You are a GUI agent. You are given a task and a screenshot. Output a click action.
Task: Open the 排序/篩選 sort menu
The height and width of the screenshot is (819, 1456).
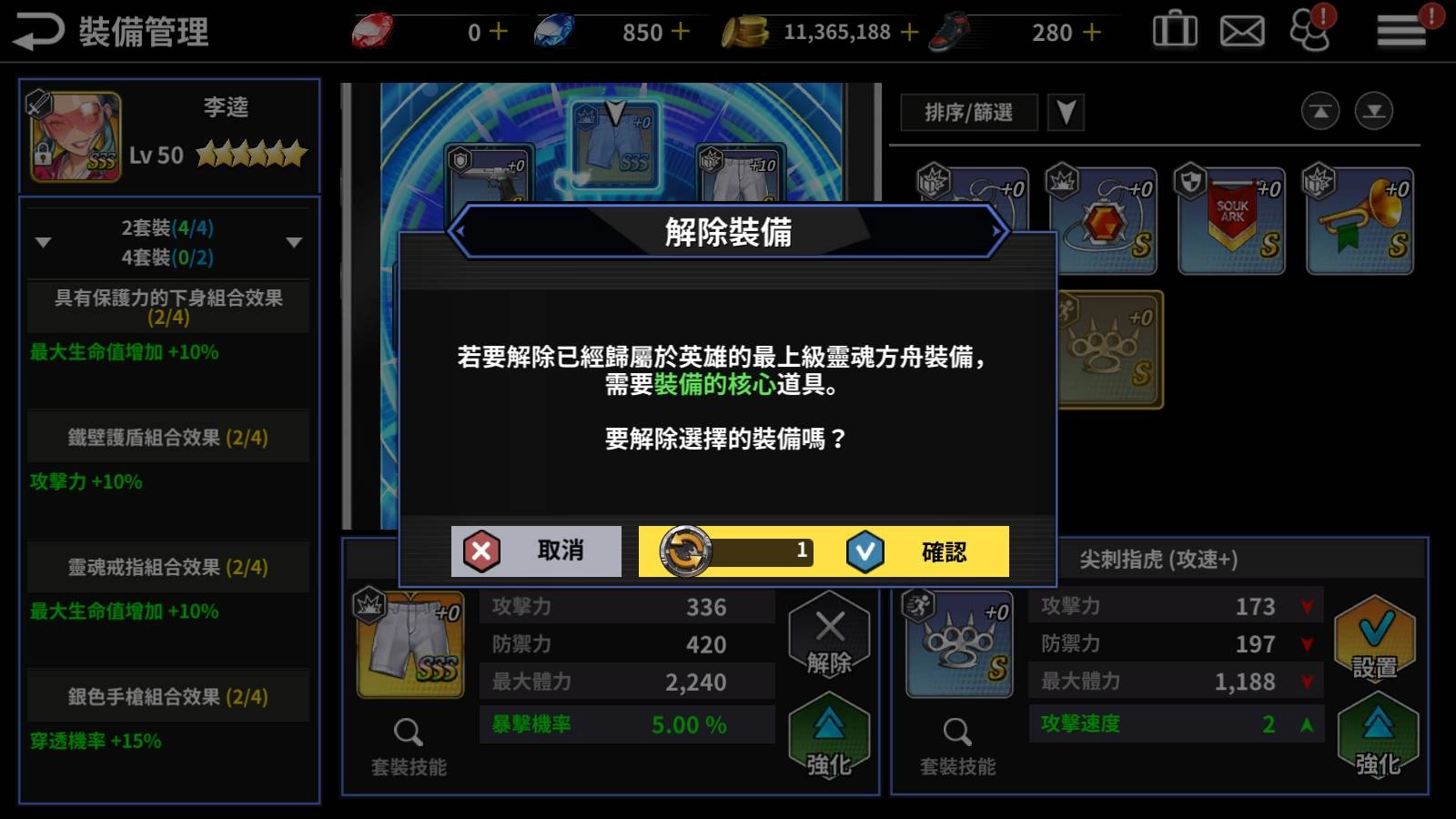coord(968,113)
